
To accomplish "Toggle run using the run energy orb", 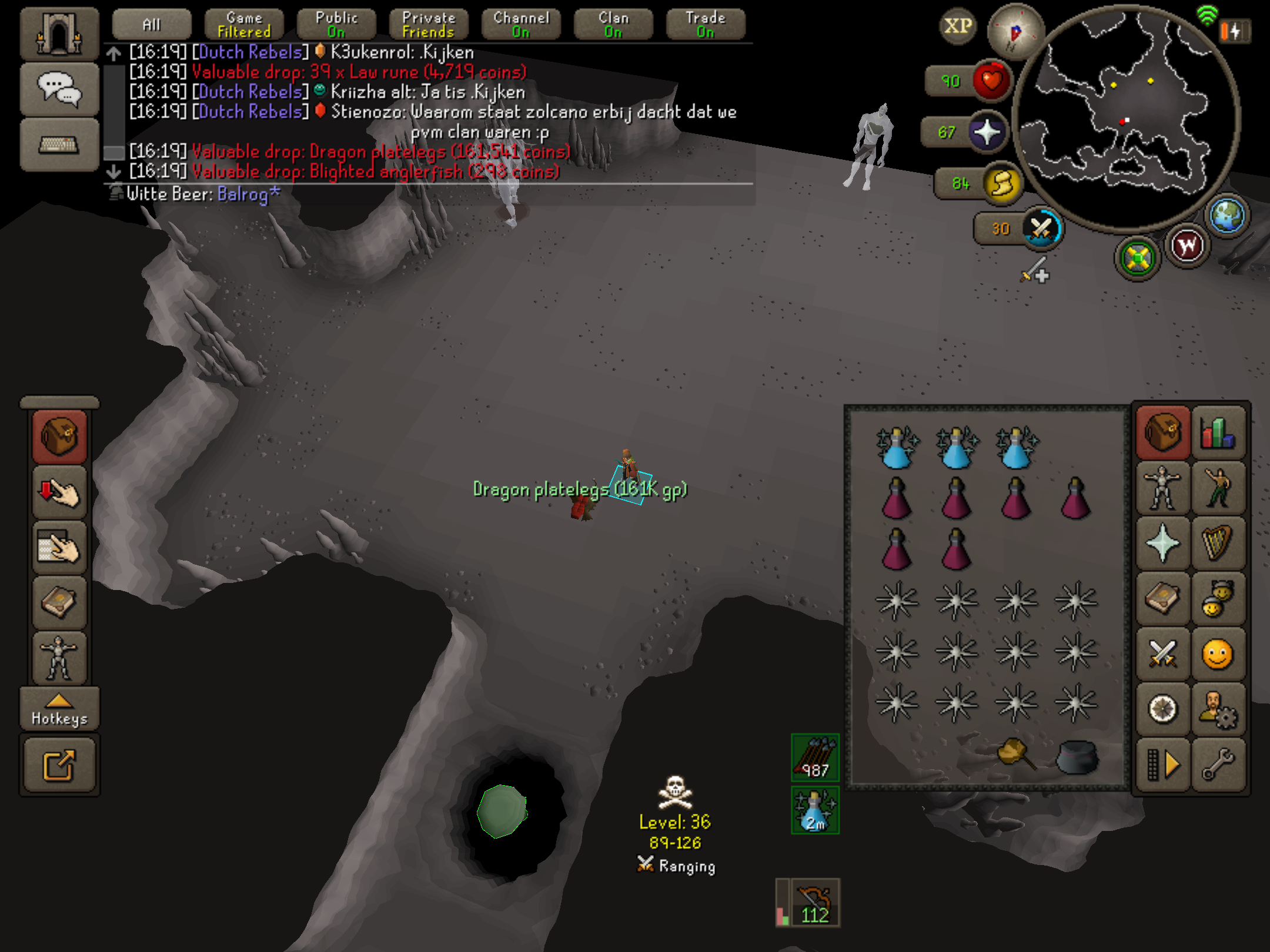I will pos(1002,184).
